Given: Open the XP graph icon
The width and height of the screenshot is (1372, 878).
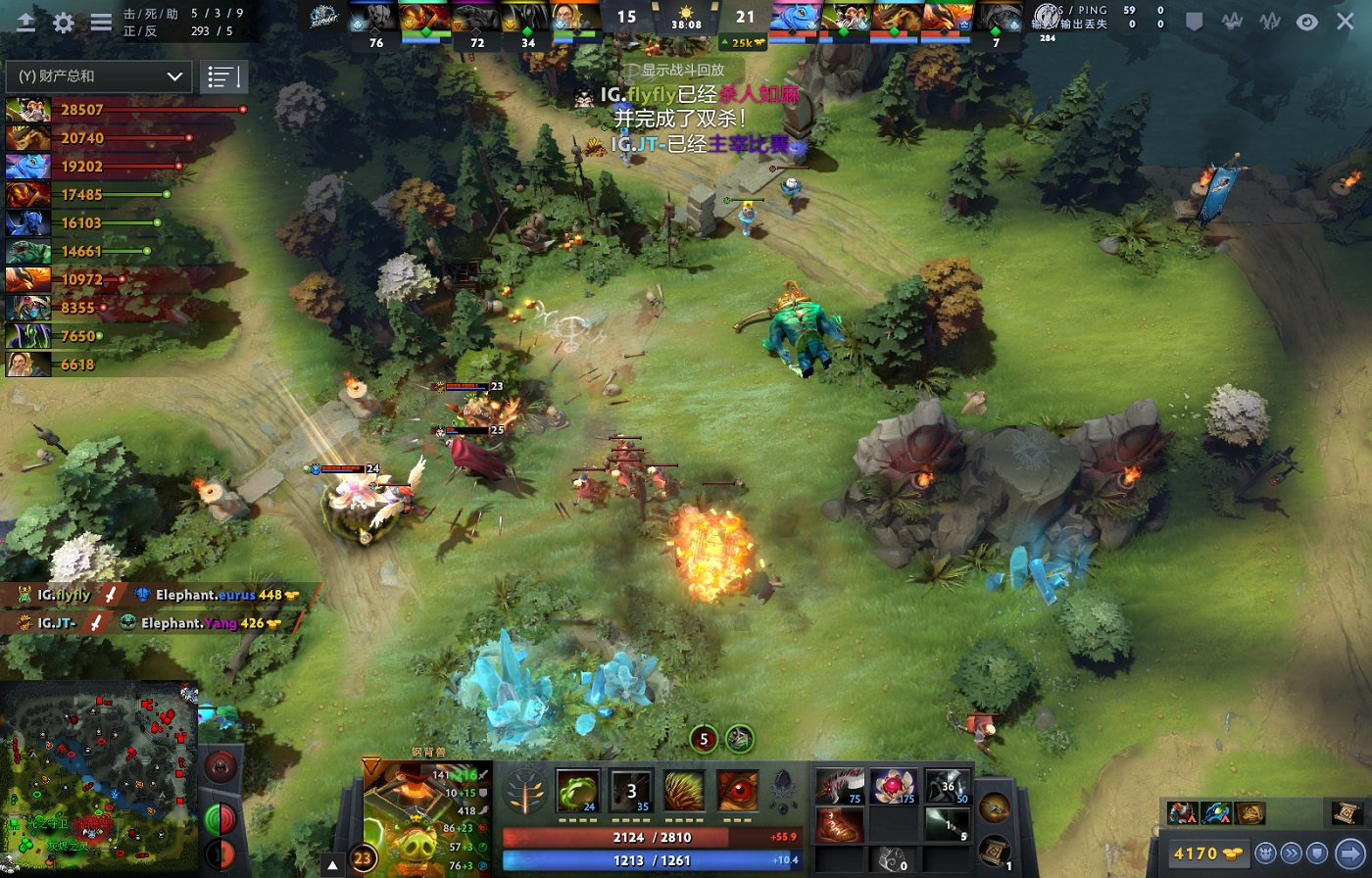Looking at the screenshot, I should pyautogui.click(x=1269, y=22).
